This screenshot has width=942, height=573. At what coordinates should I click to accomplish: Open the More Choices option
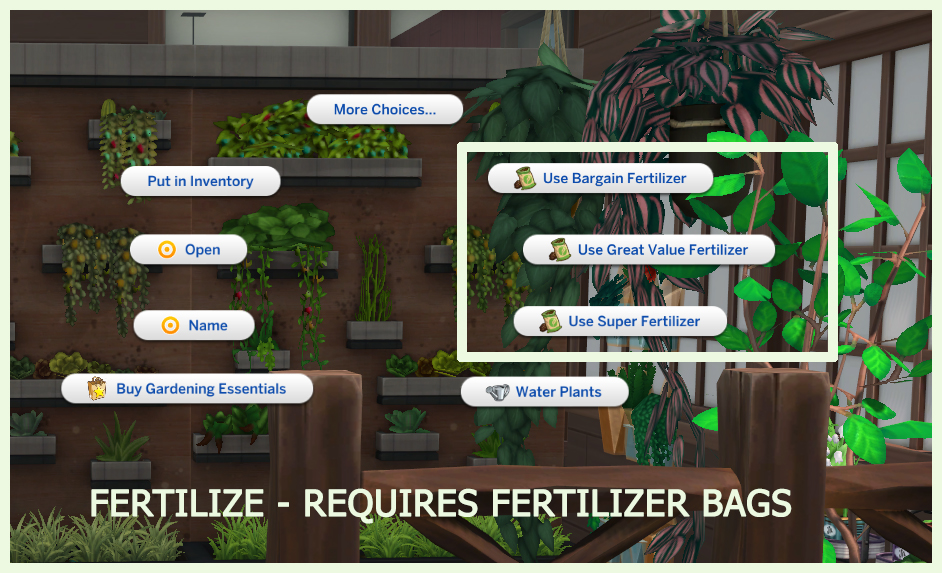click(x=385, y=109)
